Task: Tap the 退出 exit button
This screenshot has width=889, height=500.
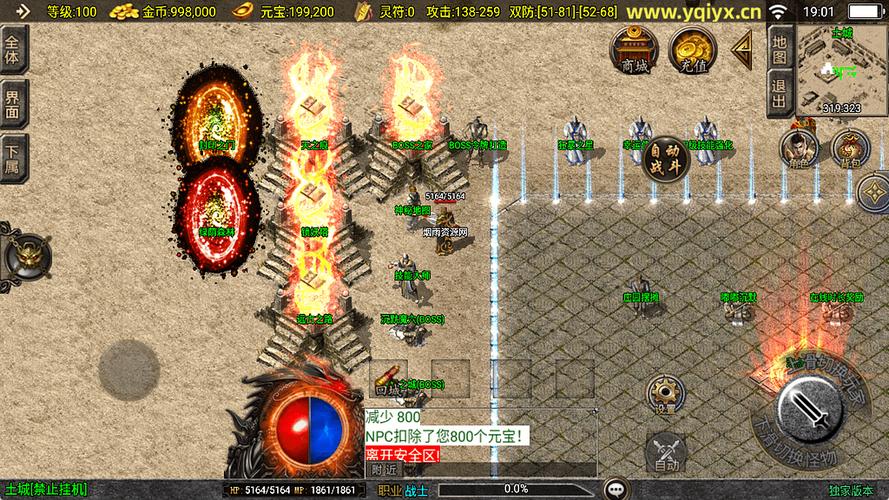Action: click(x=780, y=92)
